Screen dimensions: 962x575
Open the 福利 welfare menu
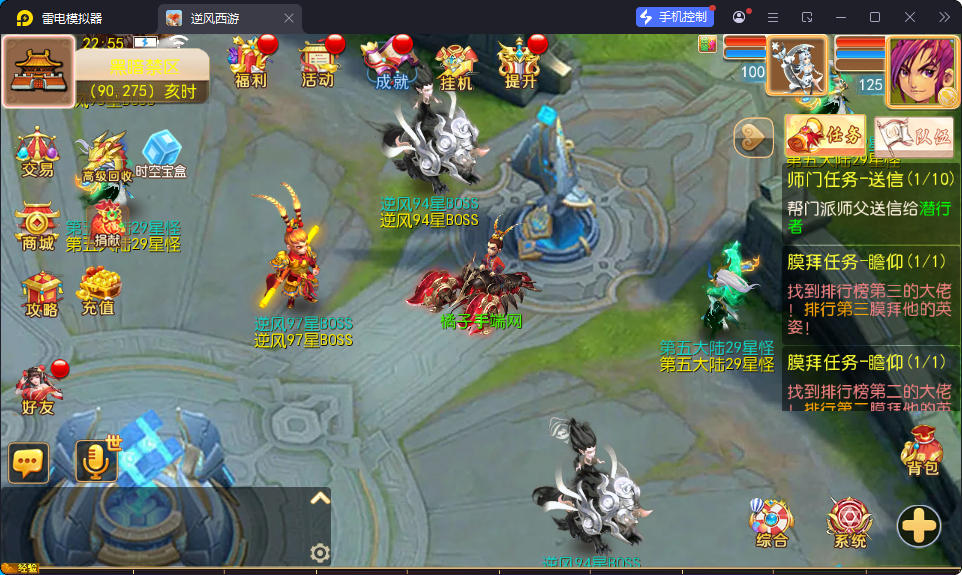pyautogui.click(x=249, y=63)
